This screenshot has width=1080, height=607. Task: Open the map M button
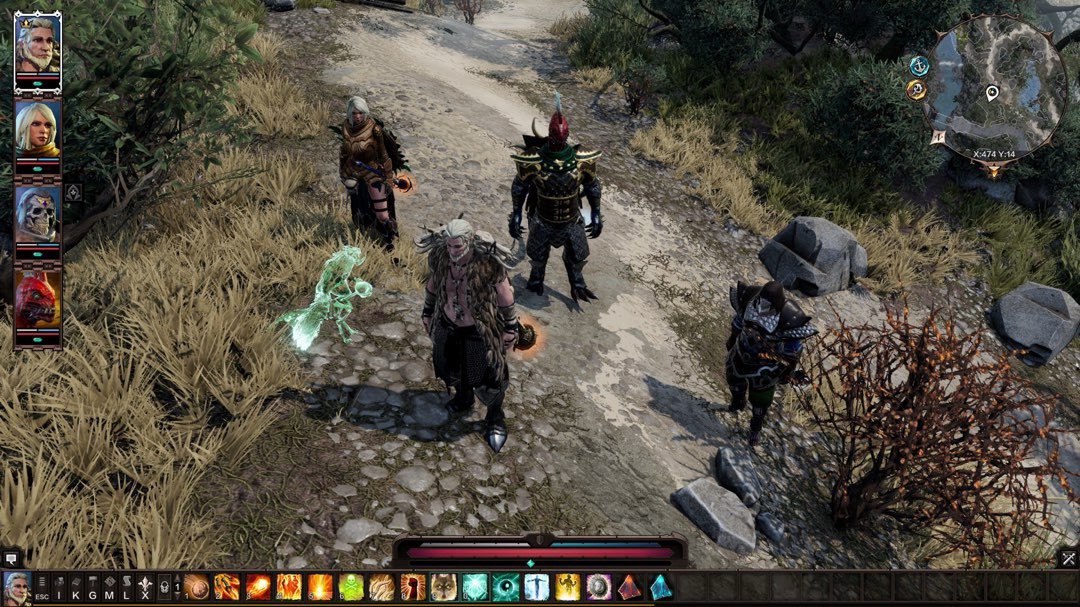click(110, 587)
